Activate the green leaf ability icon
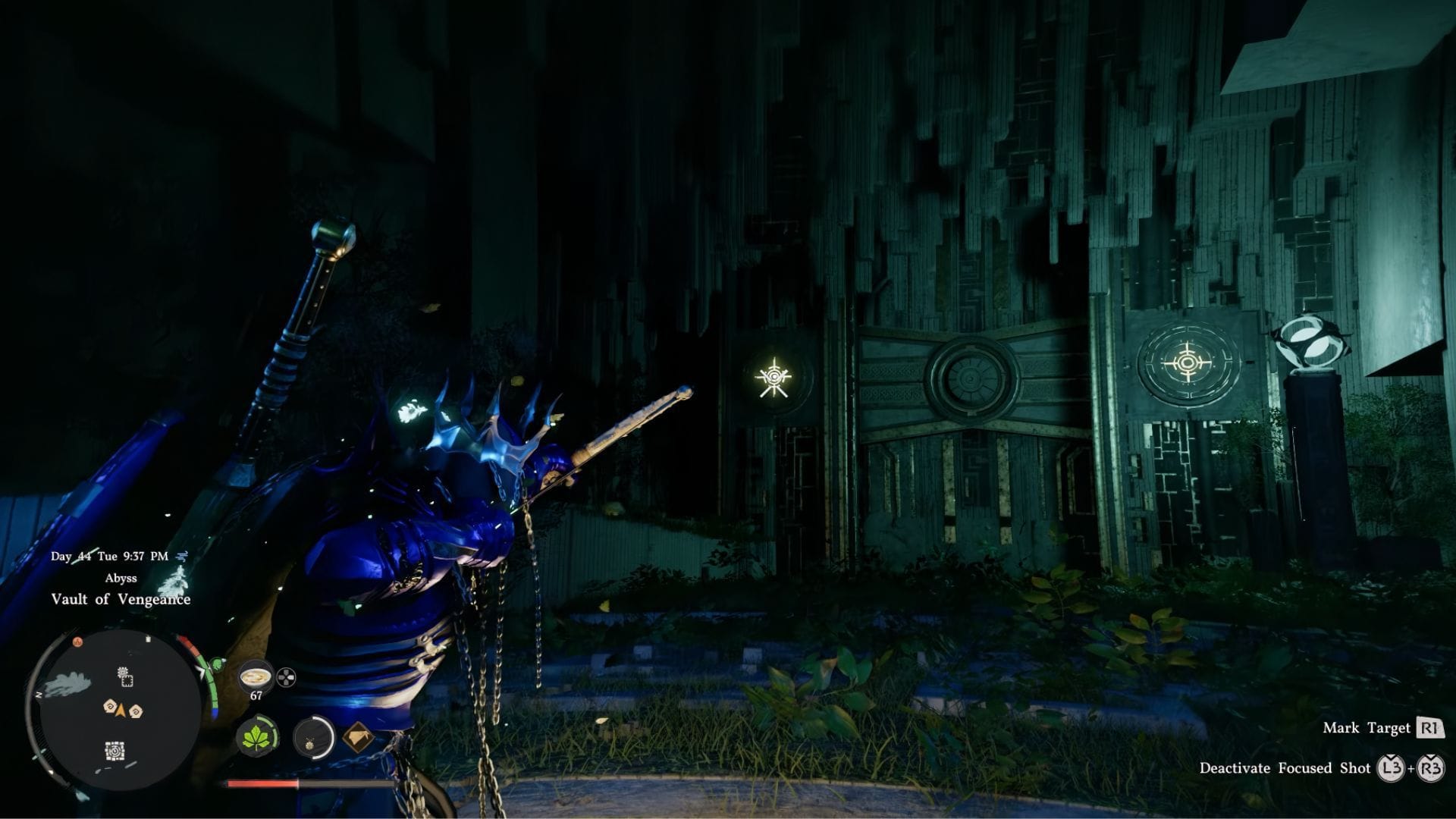This screenshot has width=1456, height=819. [257, 736]
